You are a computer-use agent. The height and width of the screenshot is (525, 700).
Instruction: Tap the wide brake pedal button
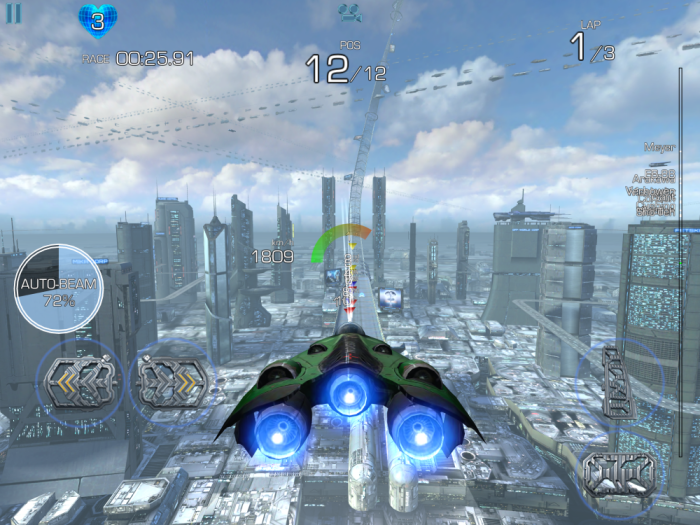pyautogui.click(x=619, y=471)
